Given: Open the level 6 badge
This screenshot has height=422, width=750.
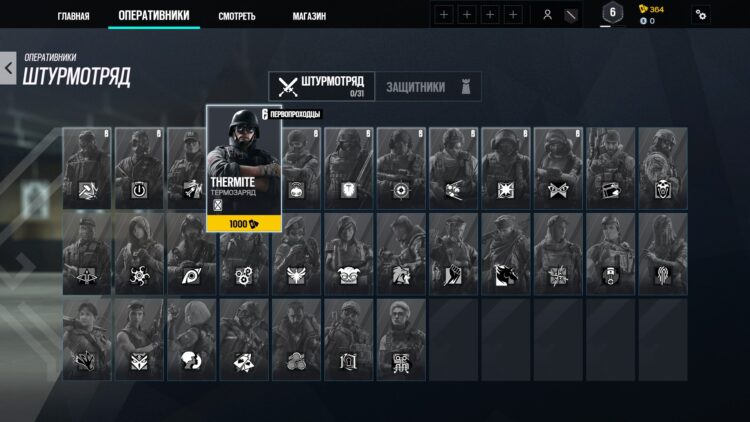Looking at the screenshot, I should pyautogui.click(x=612, y=13).
